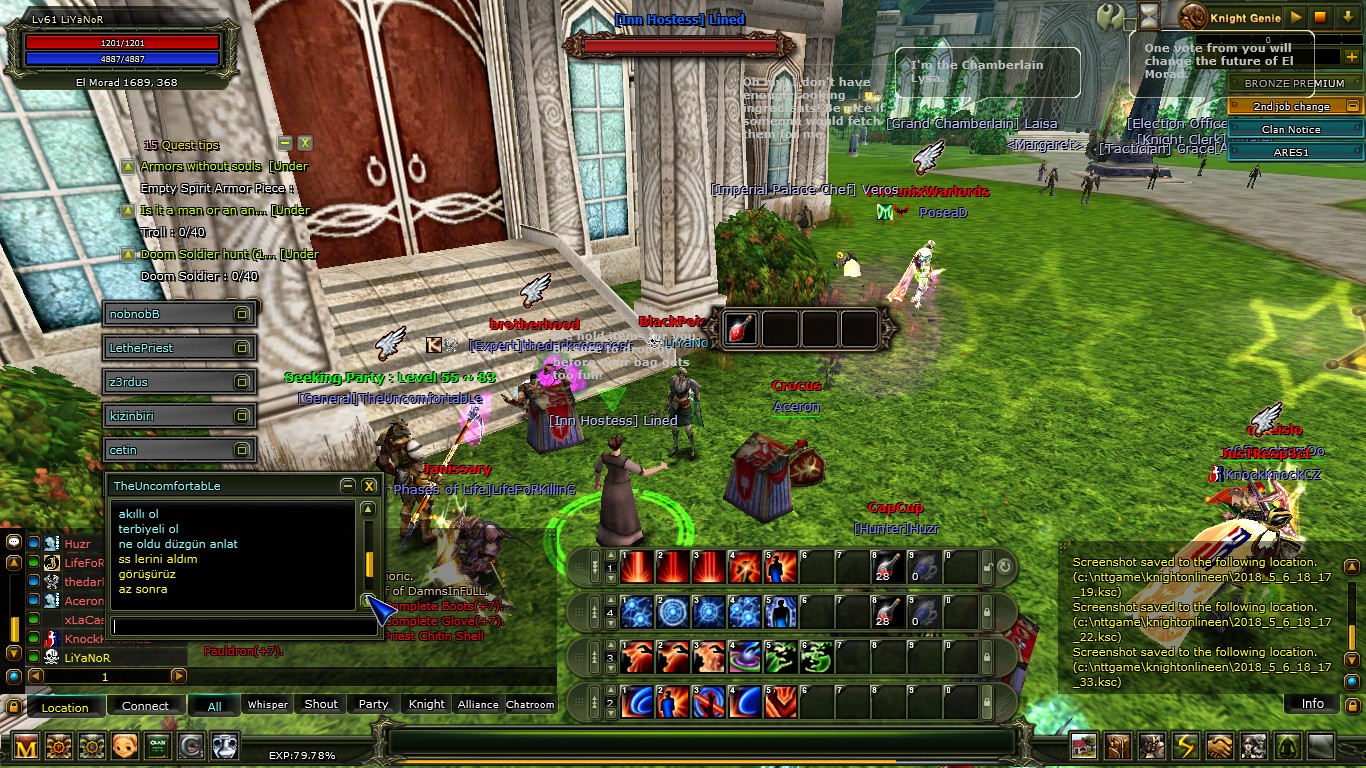Open the Clan Notice panel
Image resolution: width=1366 pixels, height=768 pixels.
click(1291, 129)
